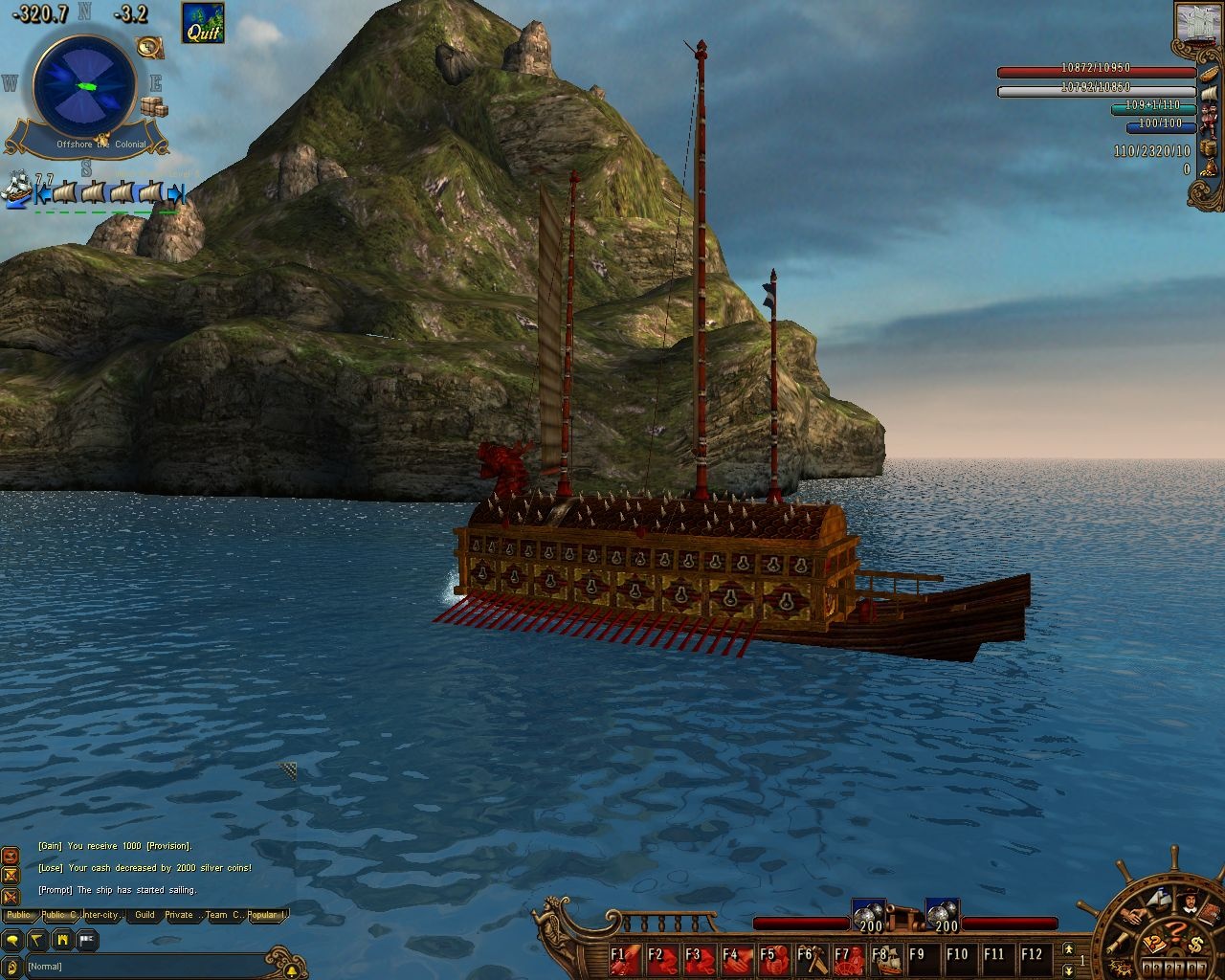Screen dimensions: 1225x980
Task: Reduce sails with the left arrow
Action: tap(42, 194)
